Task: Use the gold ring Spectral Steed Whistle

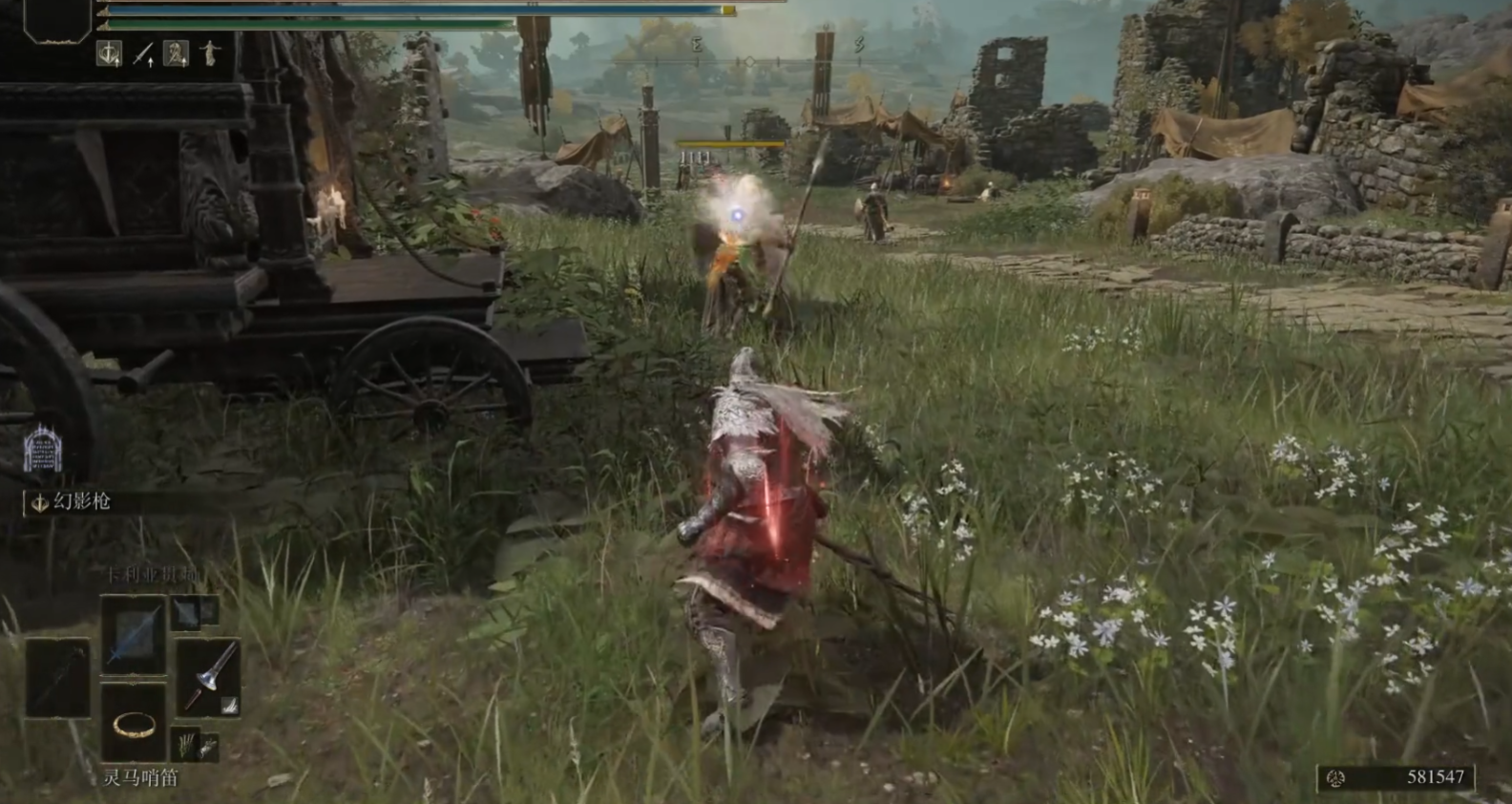Action: (134, 723)
